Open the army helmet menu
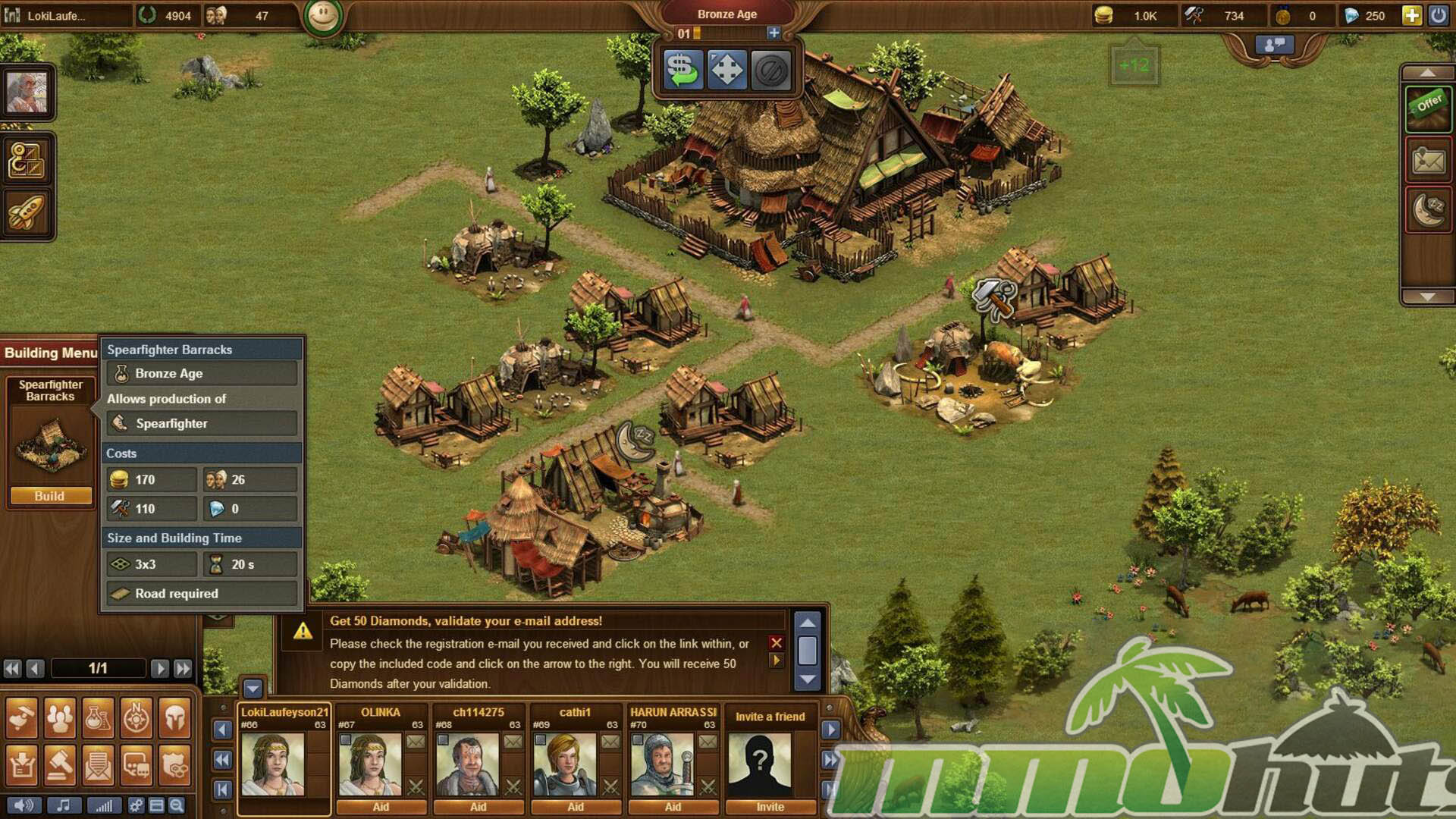Viewport: 1456px width, 819px height. coord(174,717)
